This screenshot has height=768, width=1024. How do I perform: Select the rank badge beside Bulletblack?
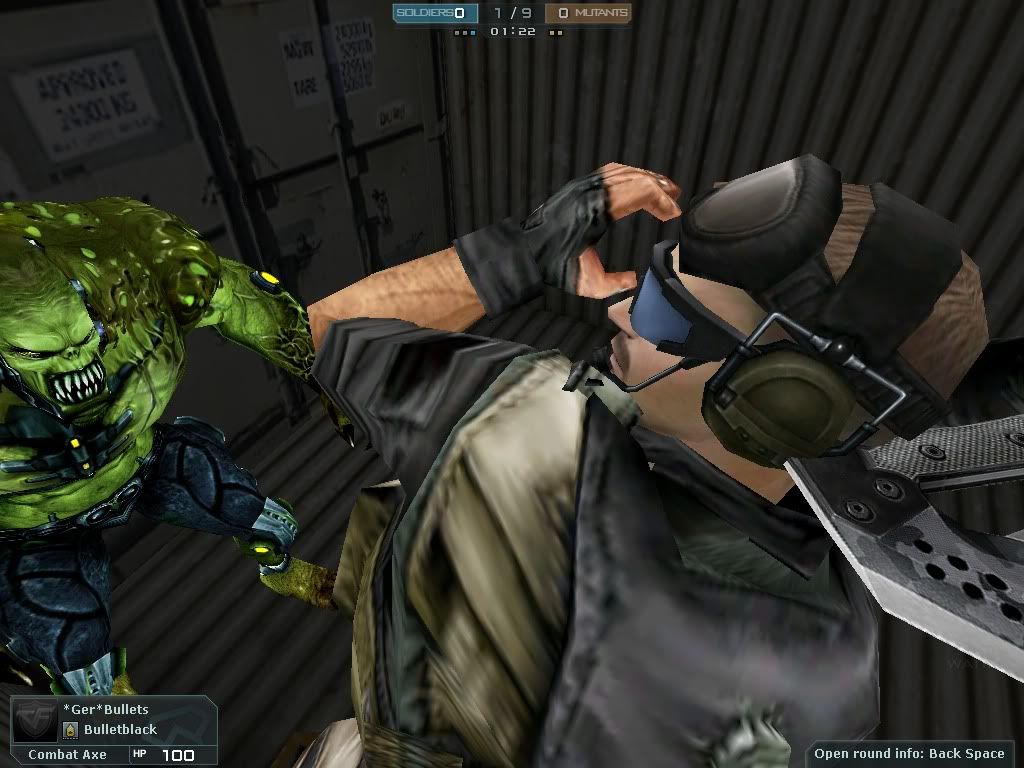coord(71,730)
